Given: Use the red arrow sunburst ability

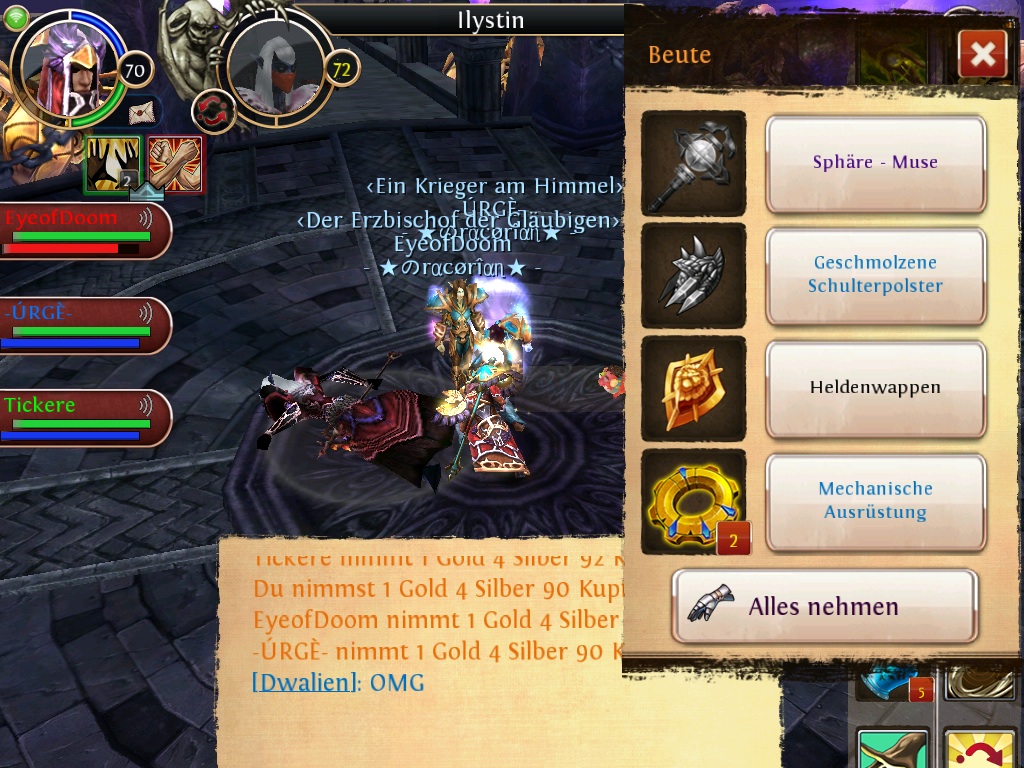Looking at the screenshot, I should [x=980, y=750].
